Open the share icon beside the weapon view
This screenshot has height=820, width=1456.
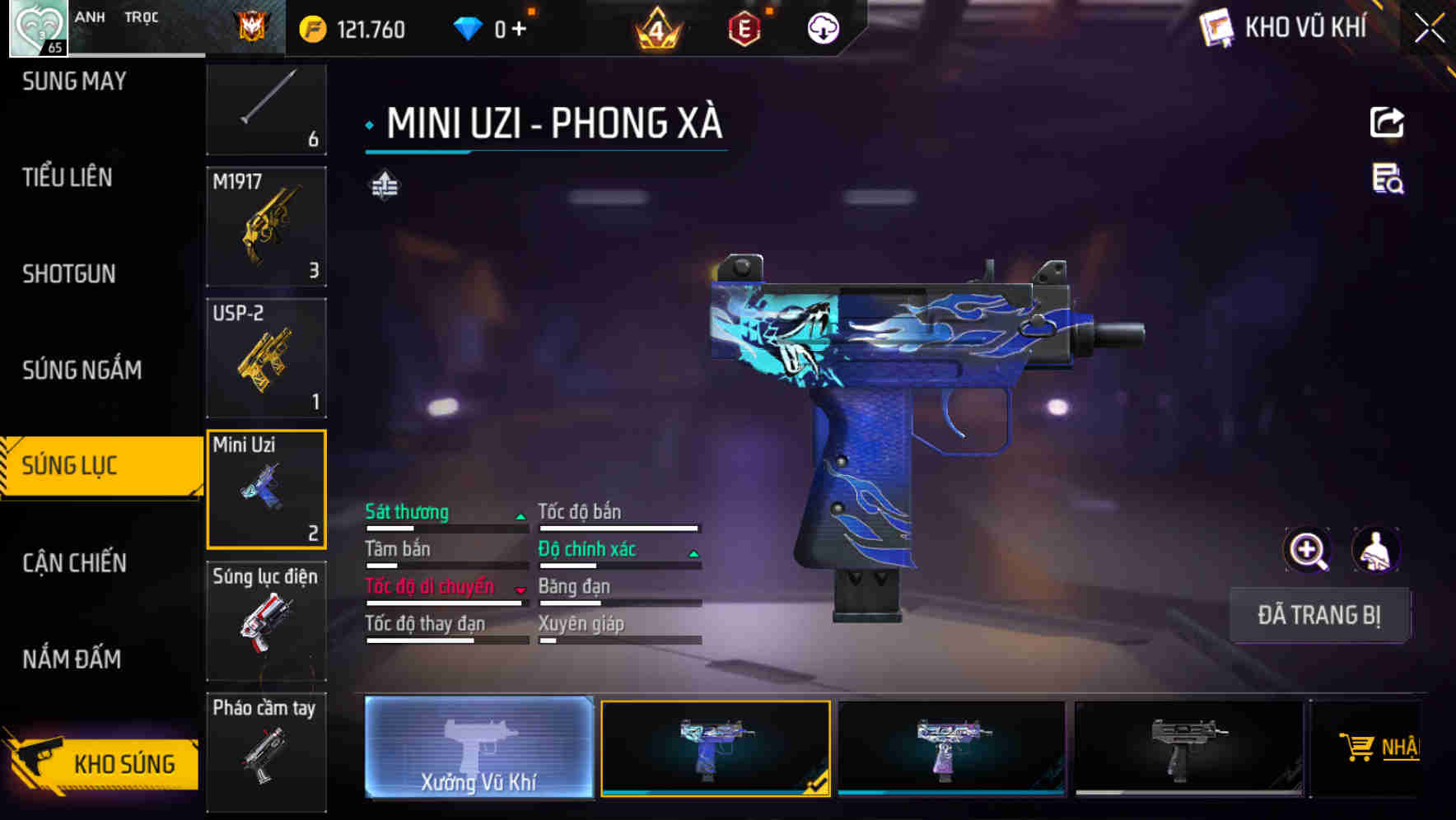[x=1388, y=122]
